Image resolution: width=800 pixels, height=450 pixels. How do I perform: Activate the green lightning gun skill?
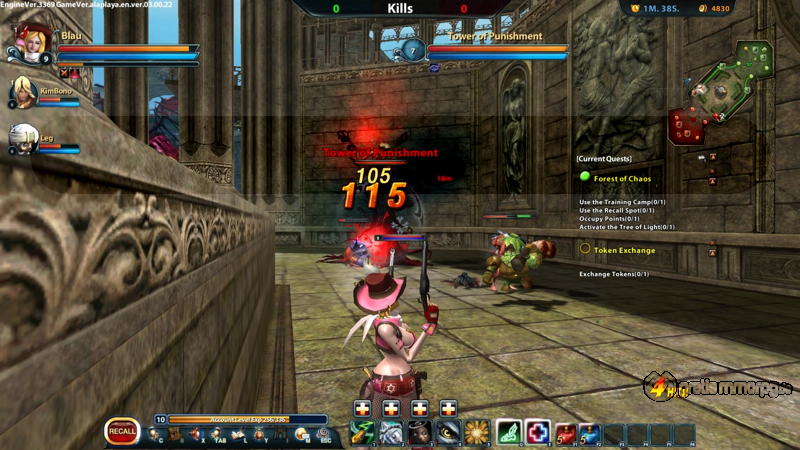click(361, 432)
